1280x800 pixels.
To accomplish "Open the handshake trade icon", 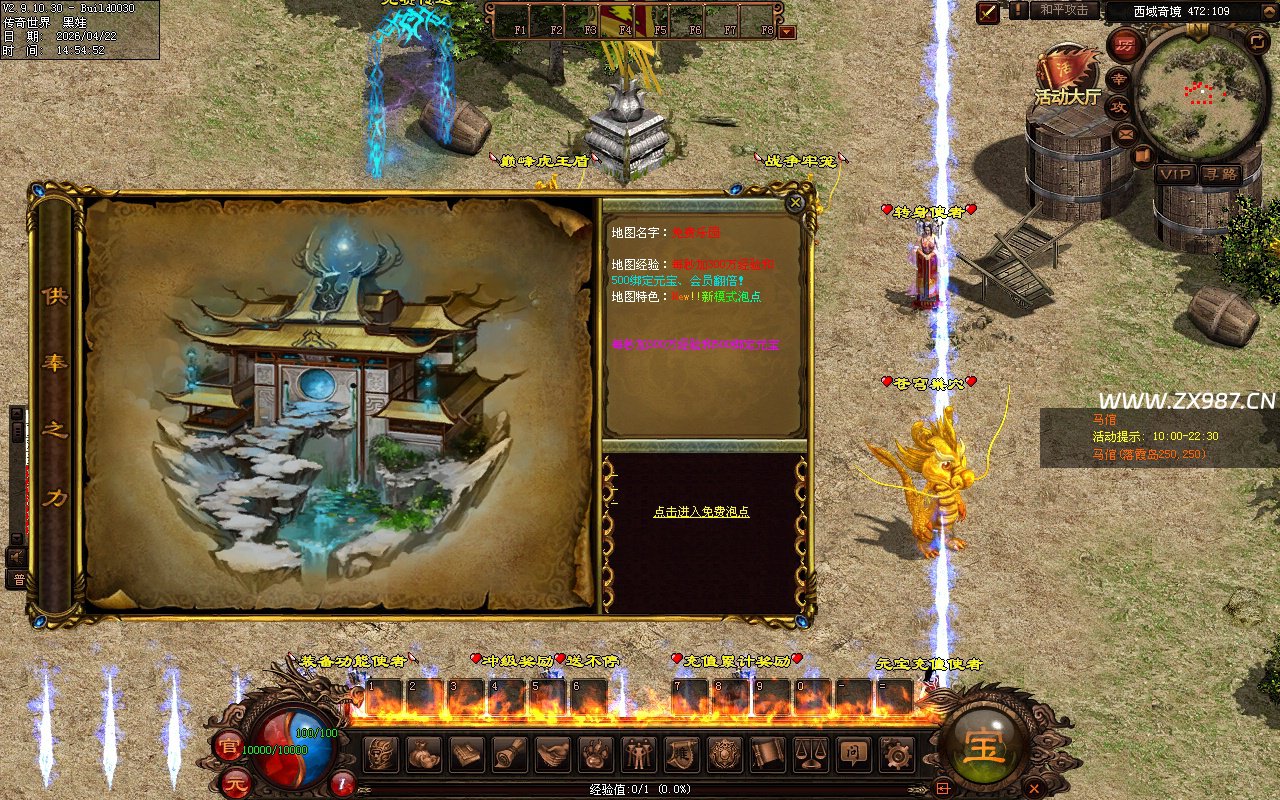I will (553, 754).
